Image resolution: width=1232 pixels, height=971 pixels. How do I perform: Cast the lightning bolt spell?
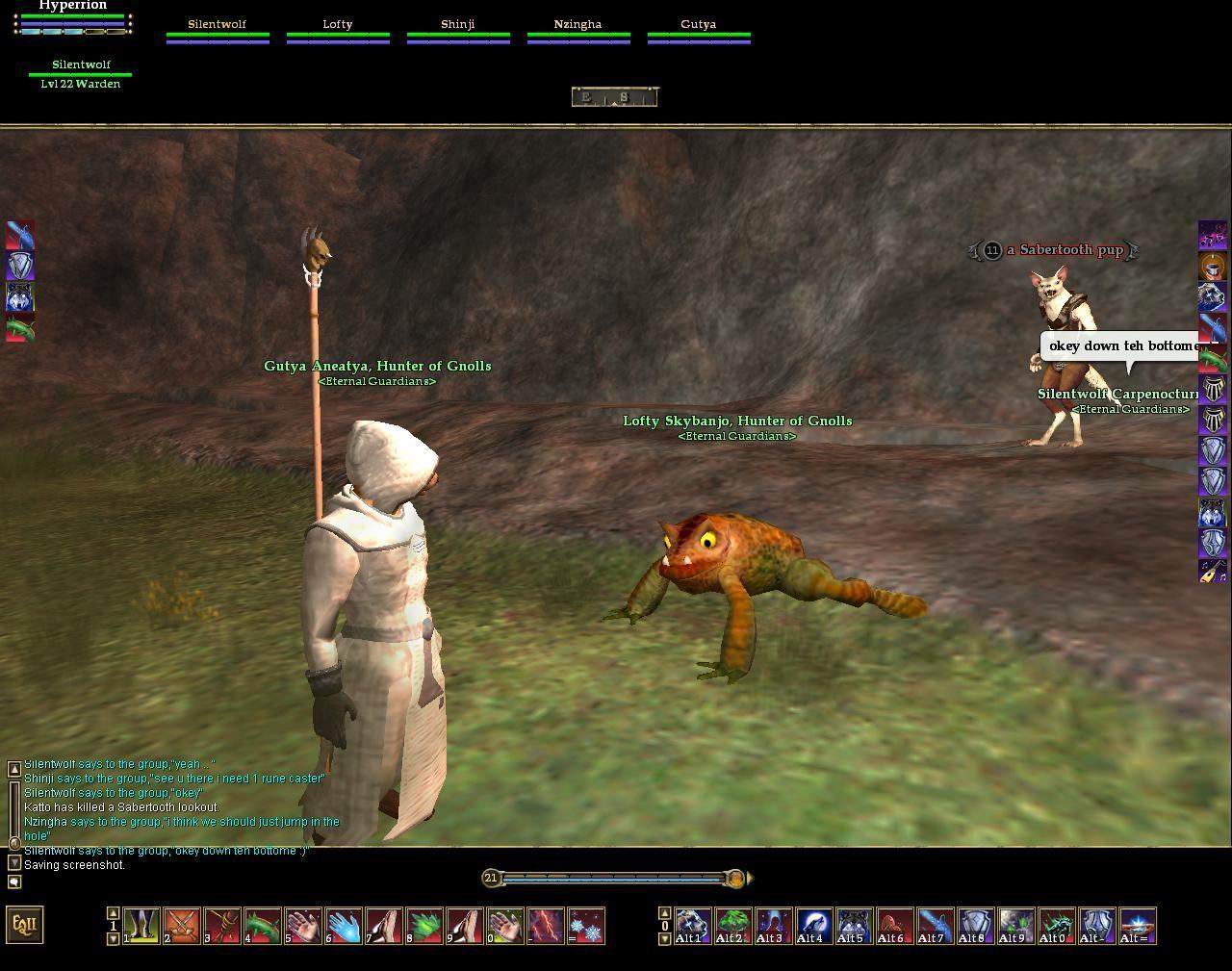545,926
